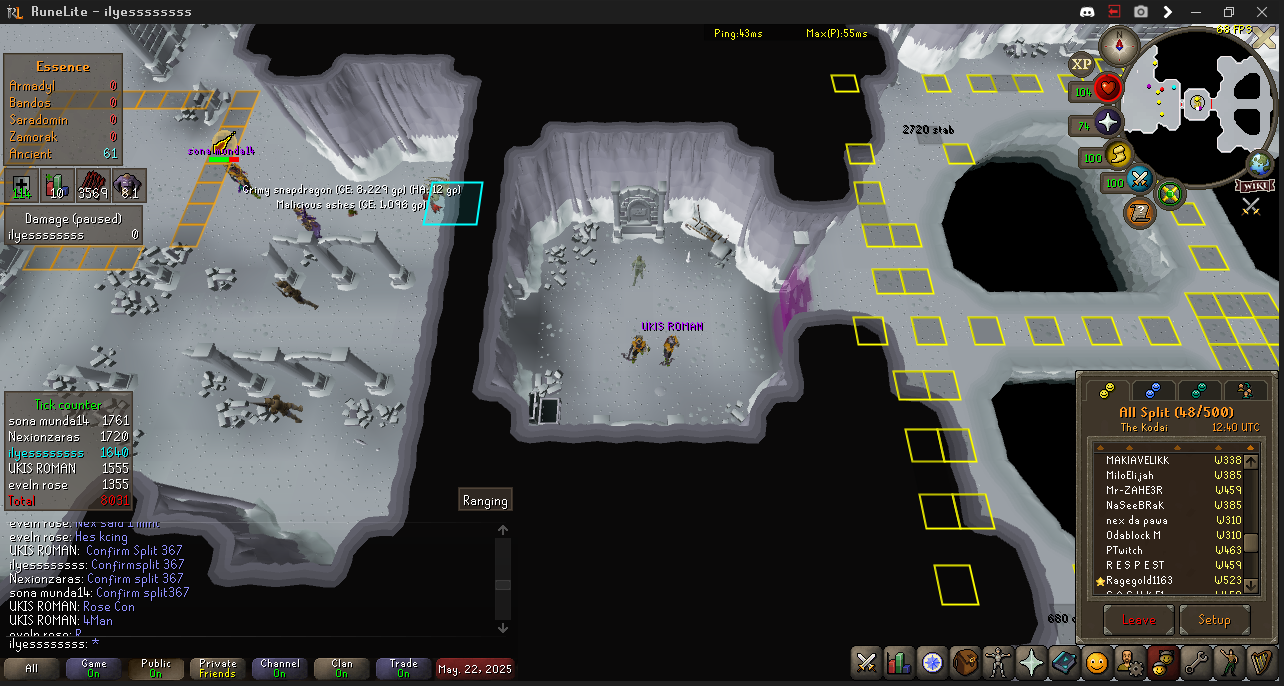The width and height of the screenshot is (1284, 686).
Task: Leave the All Split chat channel
Action: coord(1138,620)
